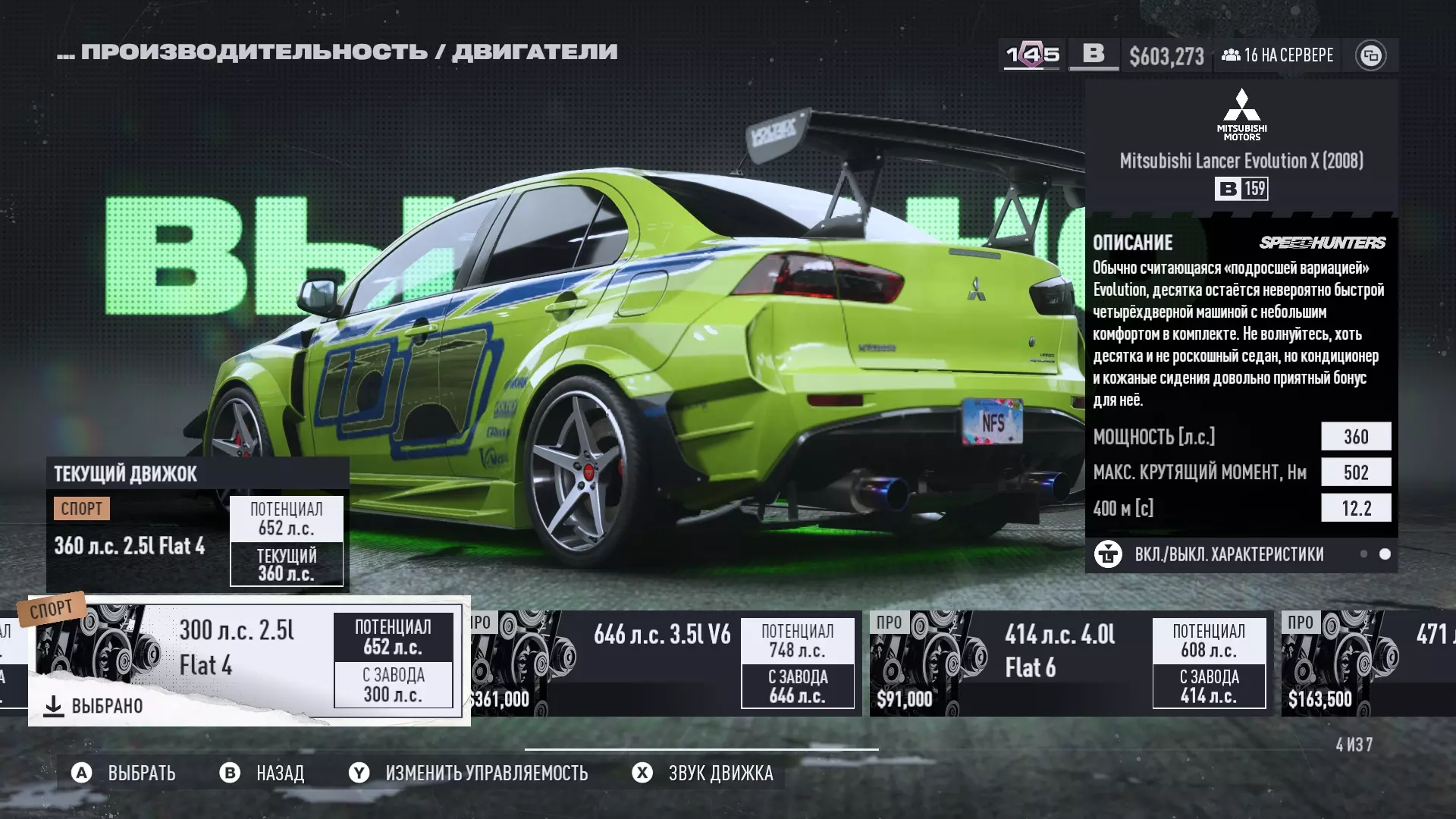Go back with НАЗАД

262,773
